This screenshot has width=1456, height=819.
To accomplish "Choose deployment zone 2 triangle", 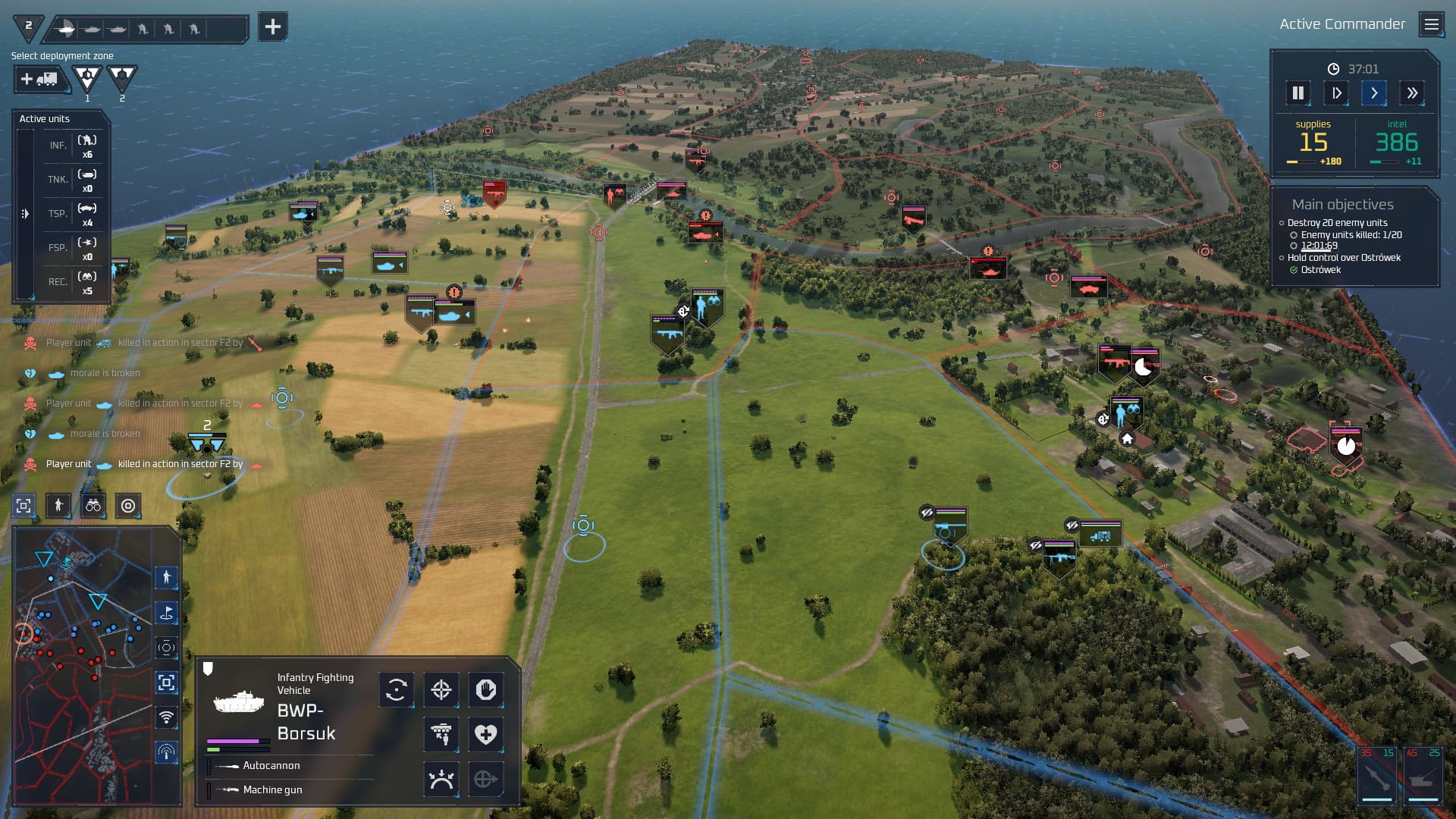I will 121,77.
